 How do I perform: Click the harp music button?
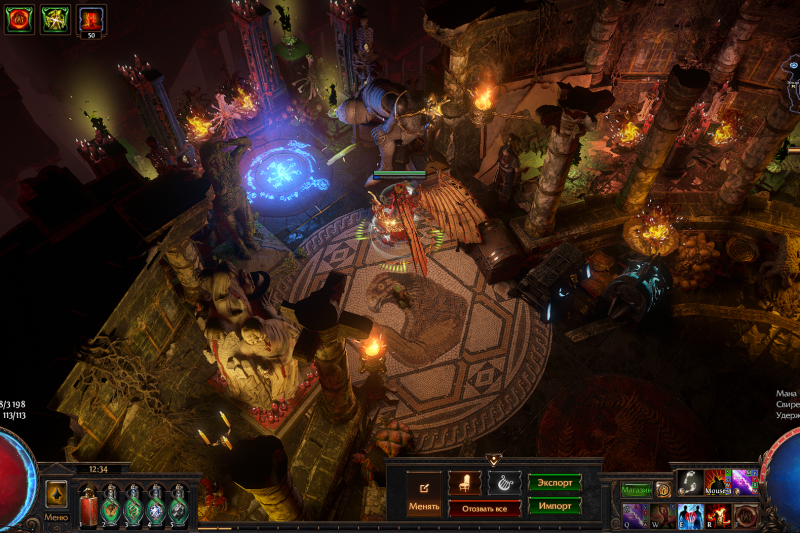click(504, 482)
